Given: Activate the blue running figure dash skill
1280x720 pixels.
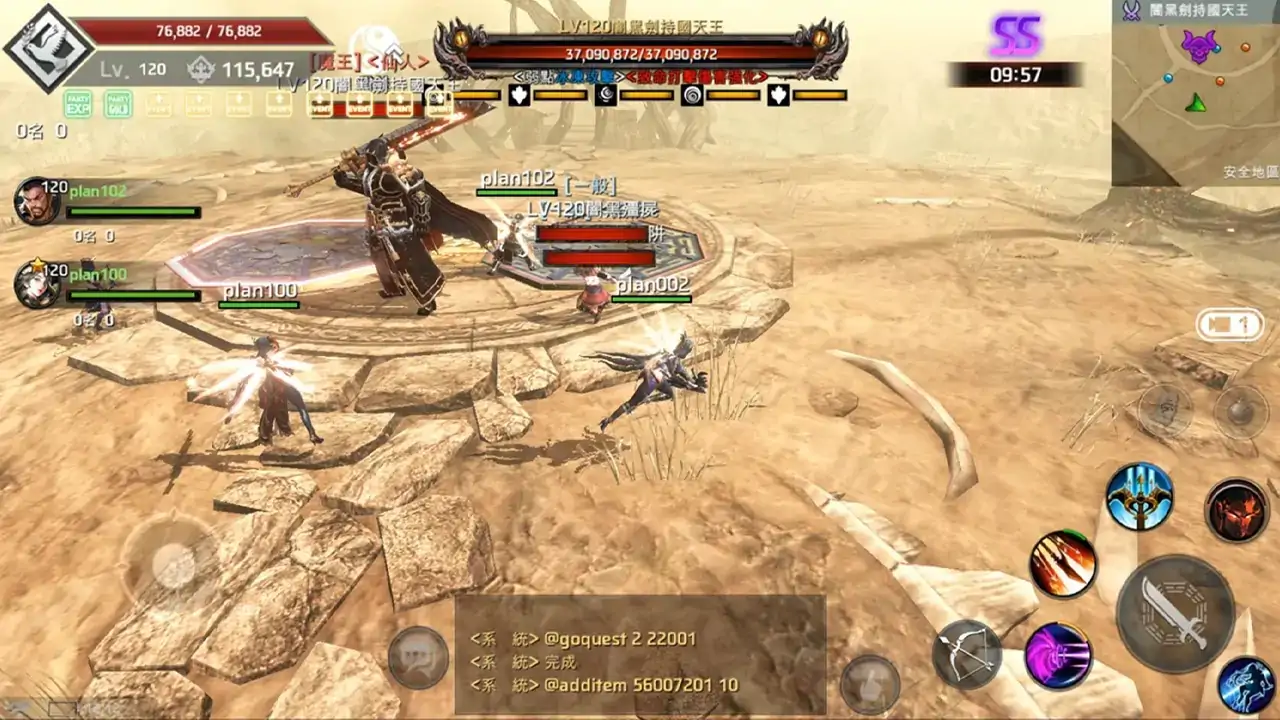Looking at the screenshot, I should tap(1246, 685).
